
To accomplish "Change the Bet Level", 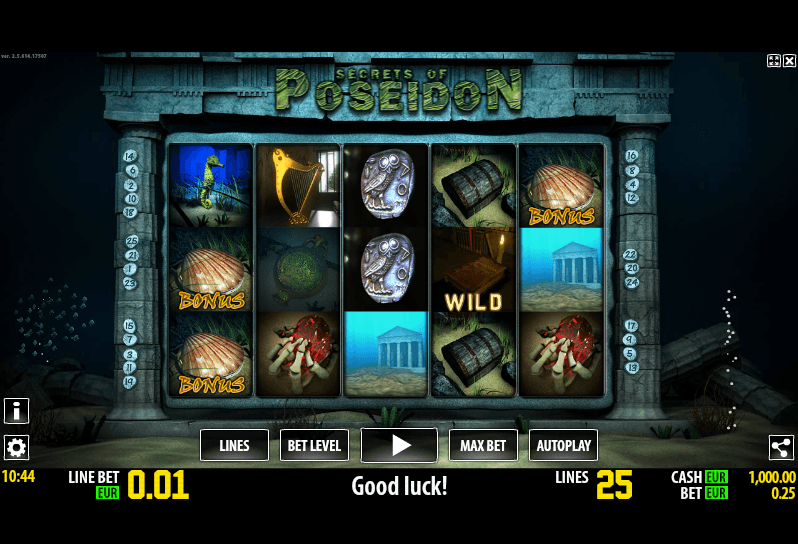I will point(314,445).
